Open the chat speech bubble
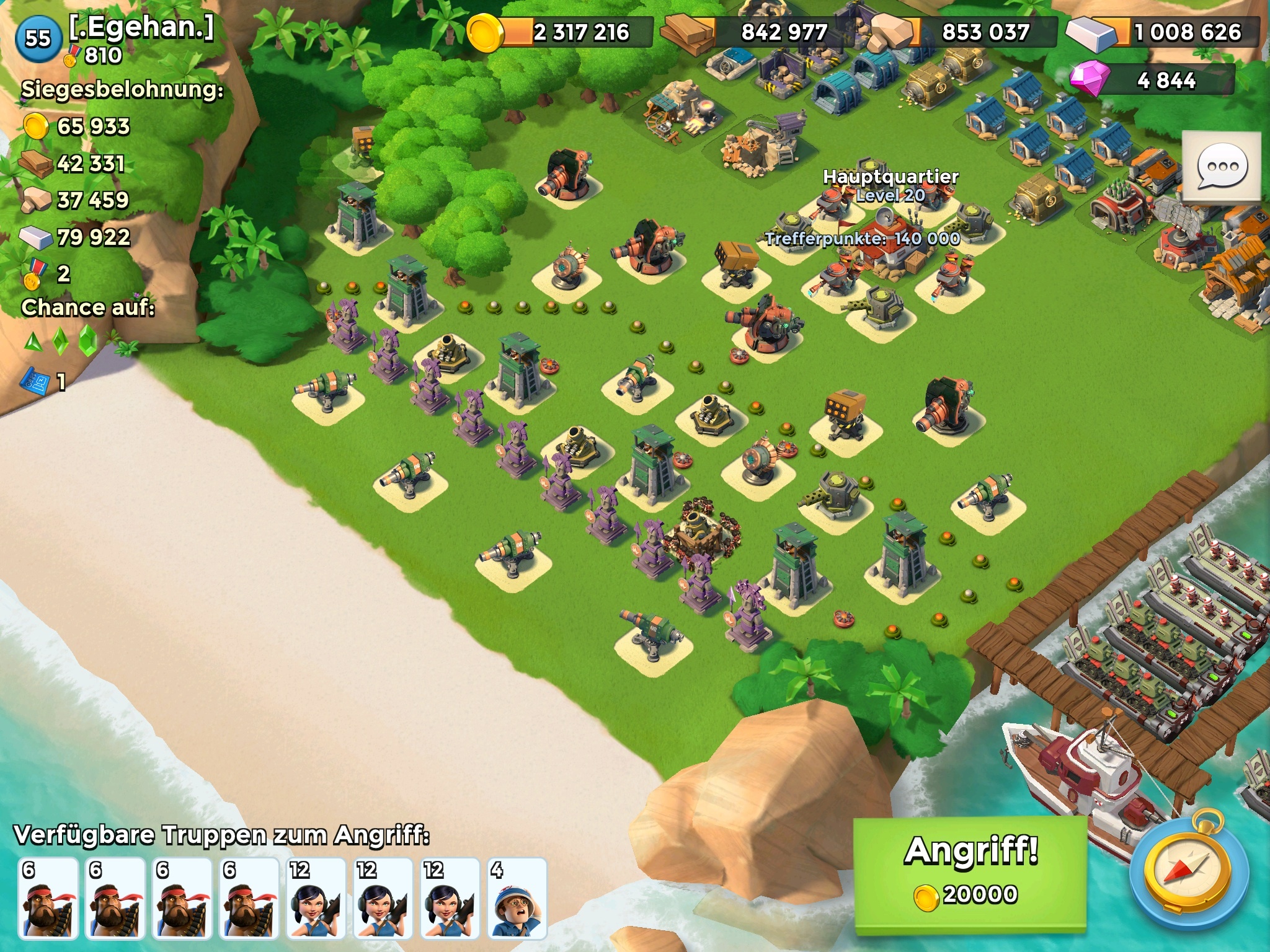 coord(1222,167)
